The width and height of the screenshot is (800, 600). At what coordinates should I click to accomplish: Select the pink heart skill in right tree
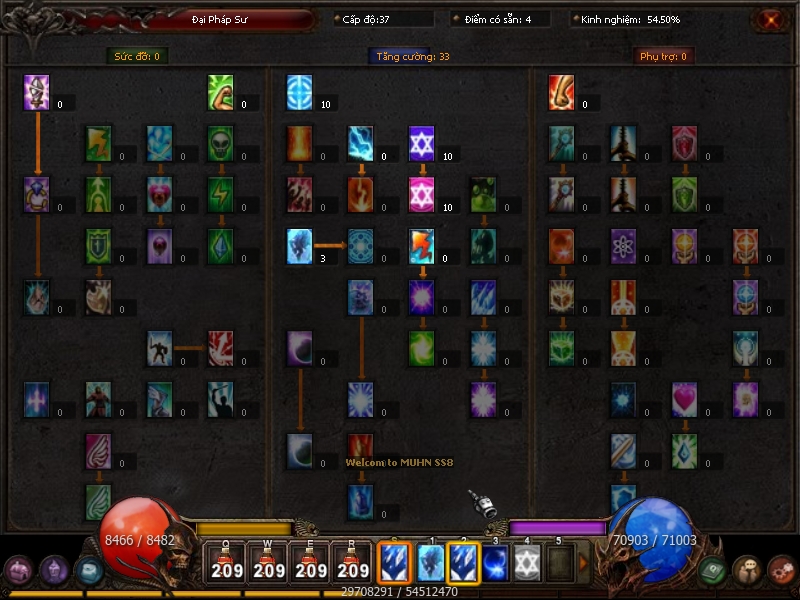(x=685, y=398)
